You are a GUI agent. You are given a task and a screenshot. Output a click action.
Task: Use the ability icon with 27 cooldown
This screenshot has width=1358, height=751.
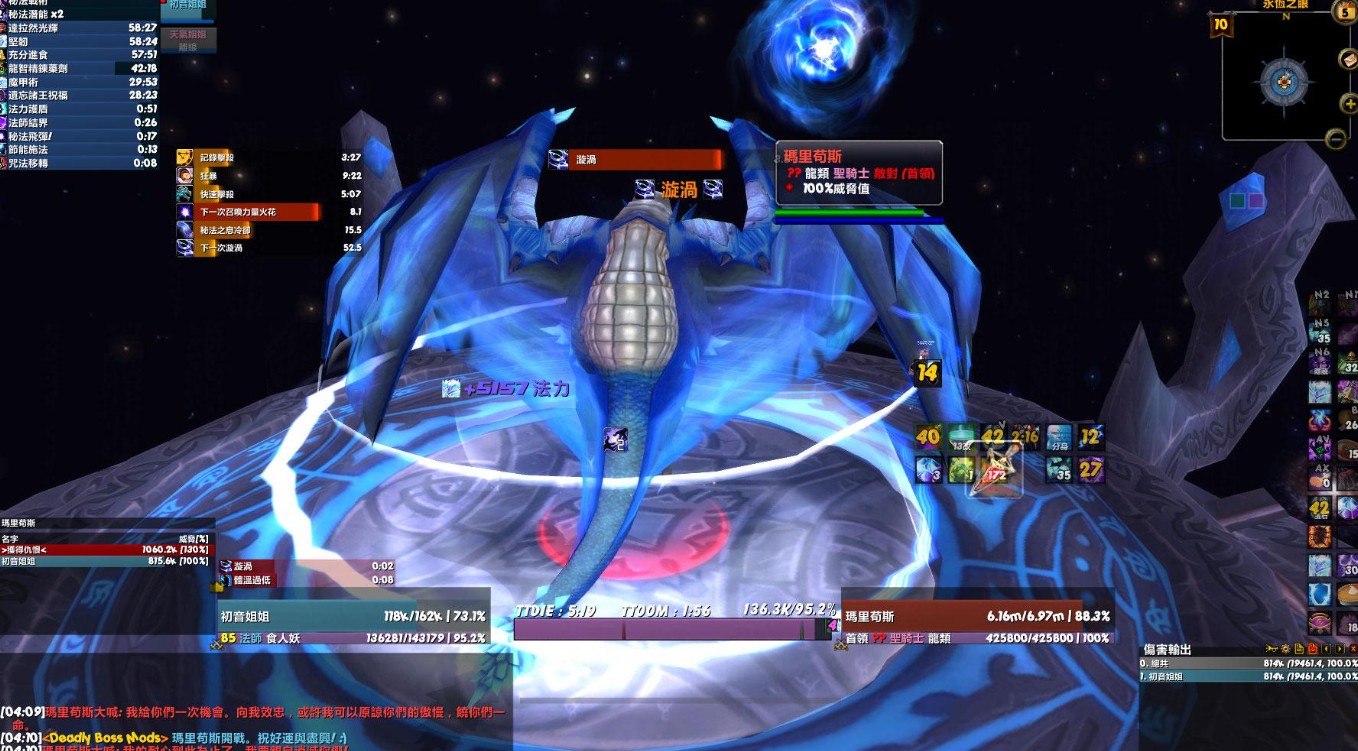1090,469
